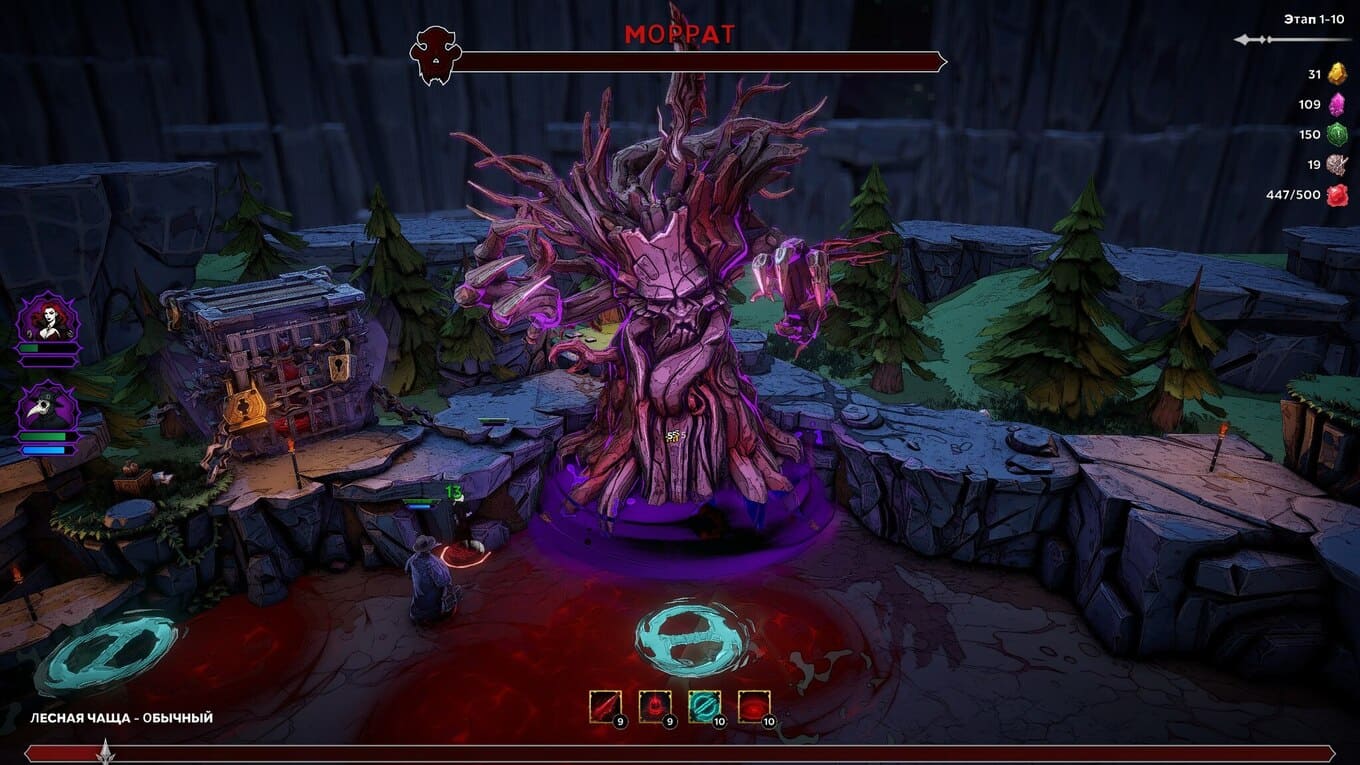Viewport: 1360px width, 765px height.
Task: Cast the red eye ability
Action: (754, 706)
